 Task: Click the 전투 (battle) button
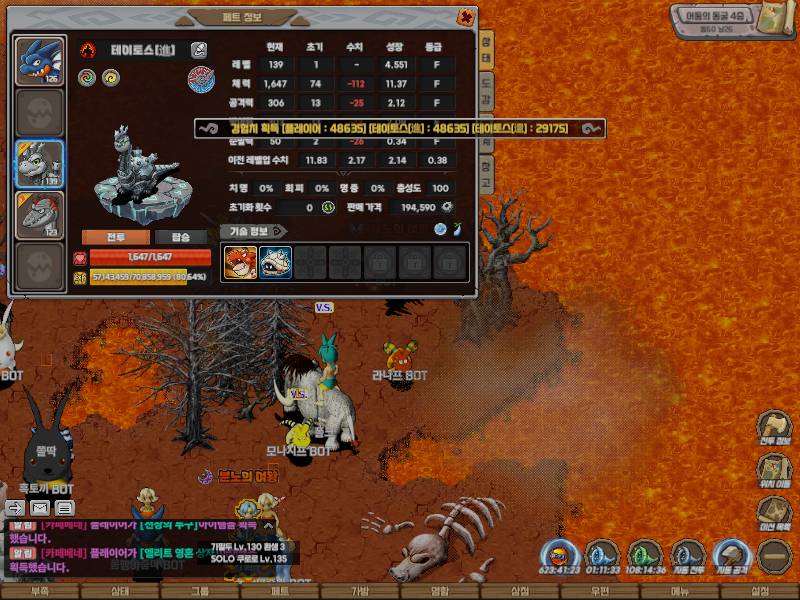point(116,237)
